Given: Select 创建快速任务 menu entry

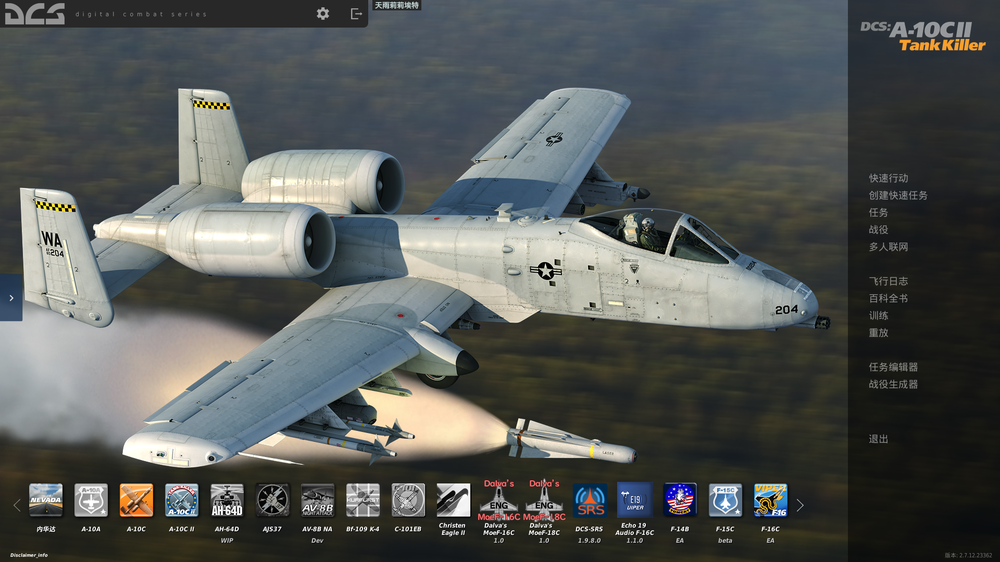Looking at the screenshot, I should 898,195.
